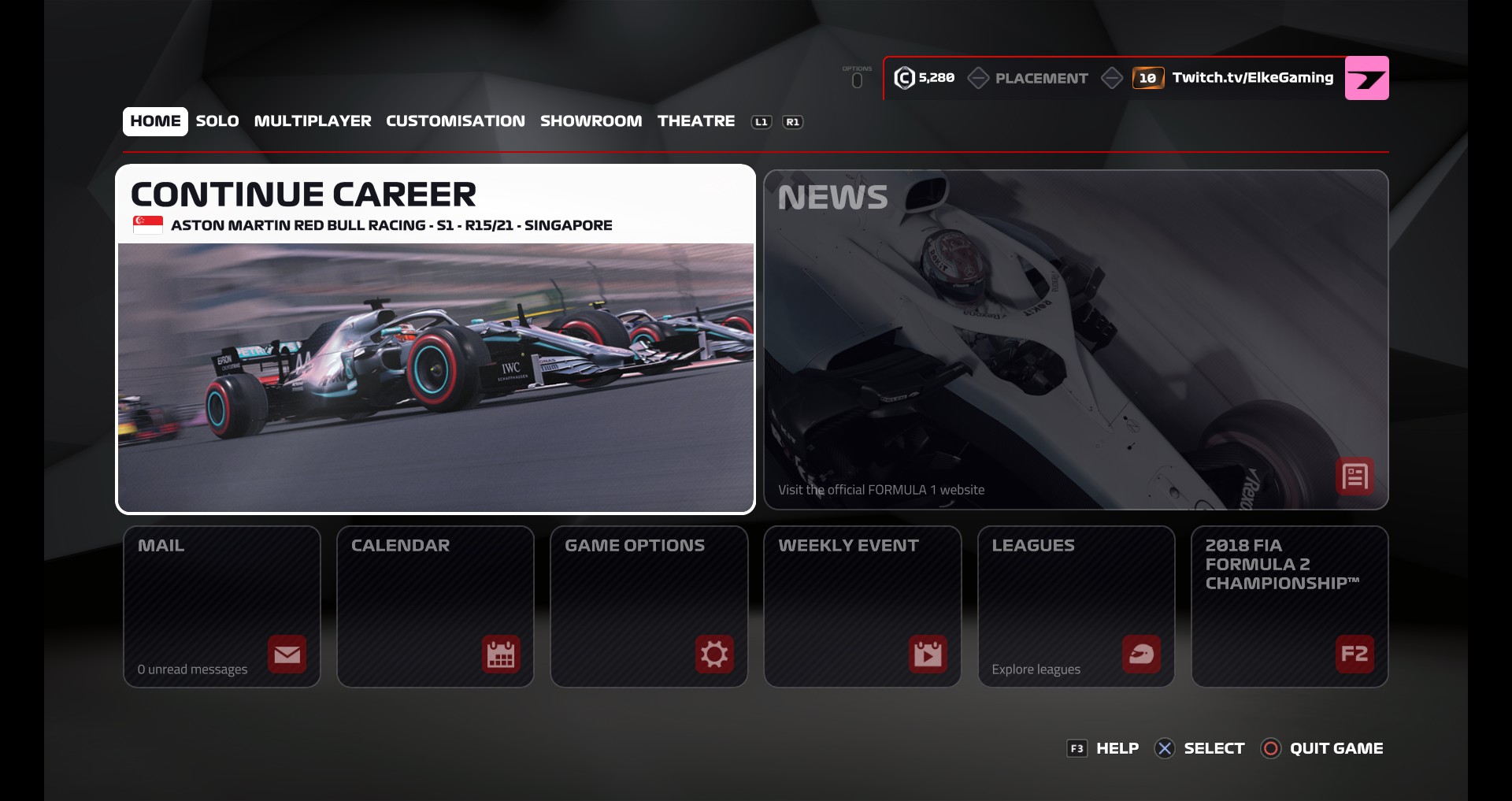Select the Weekly Event tile
The height and width of the screenshot is (801, 1512).
click(862, 606)
